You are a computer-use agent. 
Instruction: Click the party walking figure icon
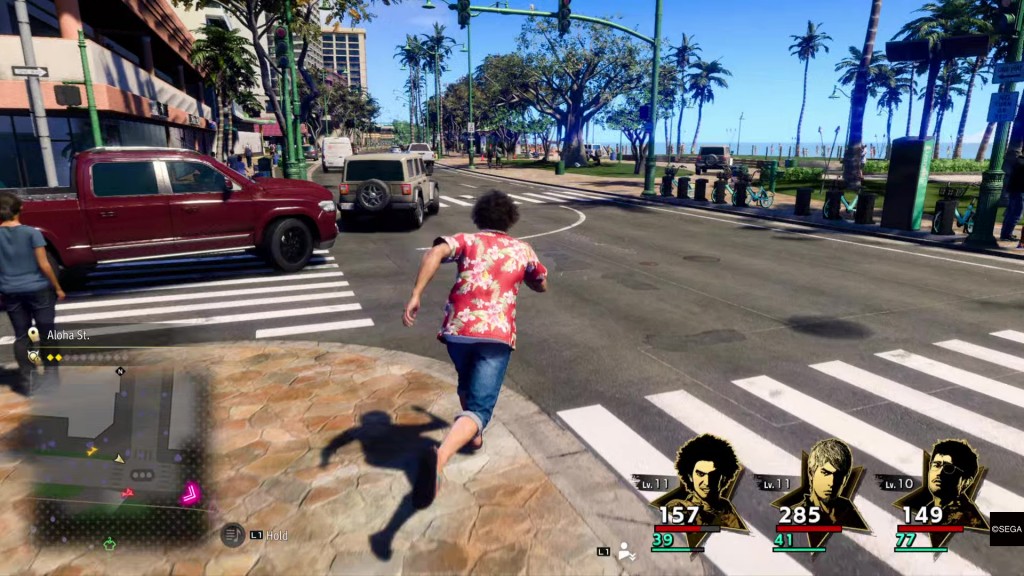(627, 551)
